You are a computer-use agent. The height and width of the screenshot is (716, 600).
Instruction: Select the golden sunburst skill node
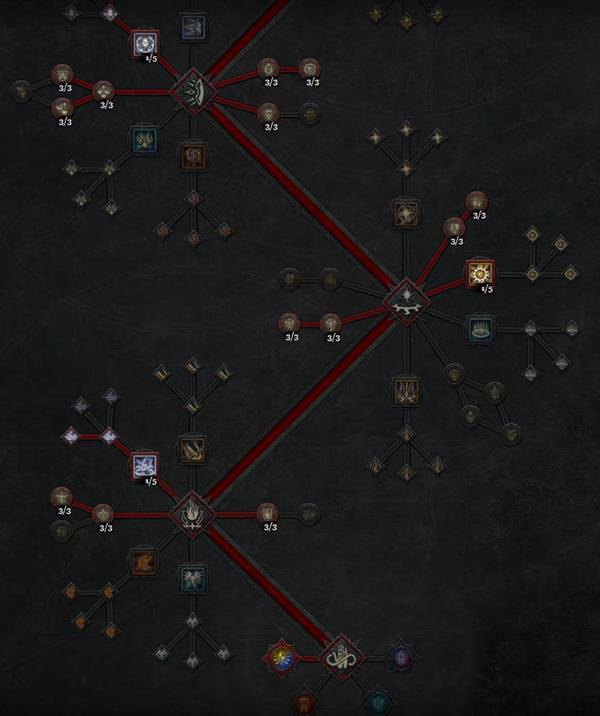tap(480, 272)
